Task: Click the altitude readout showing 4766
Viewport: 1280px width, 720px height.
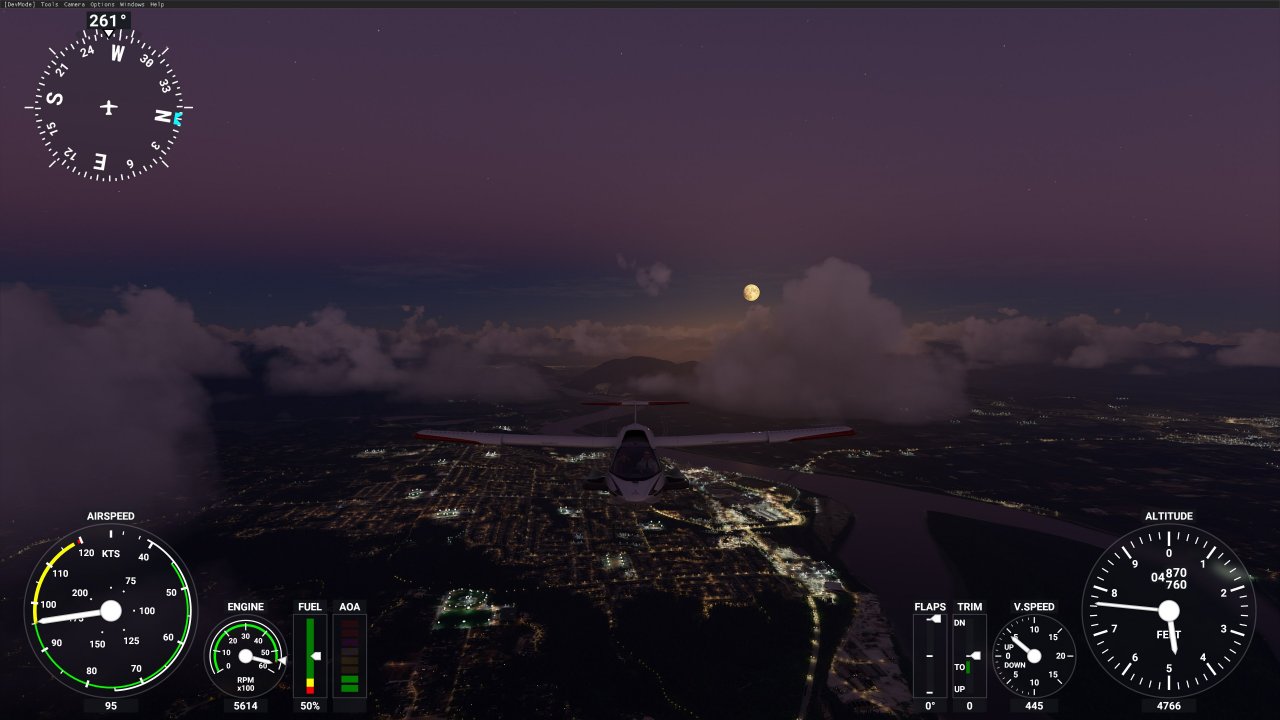Action: [x=1170, y=706]
